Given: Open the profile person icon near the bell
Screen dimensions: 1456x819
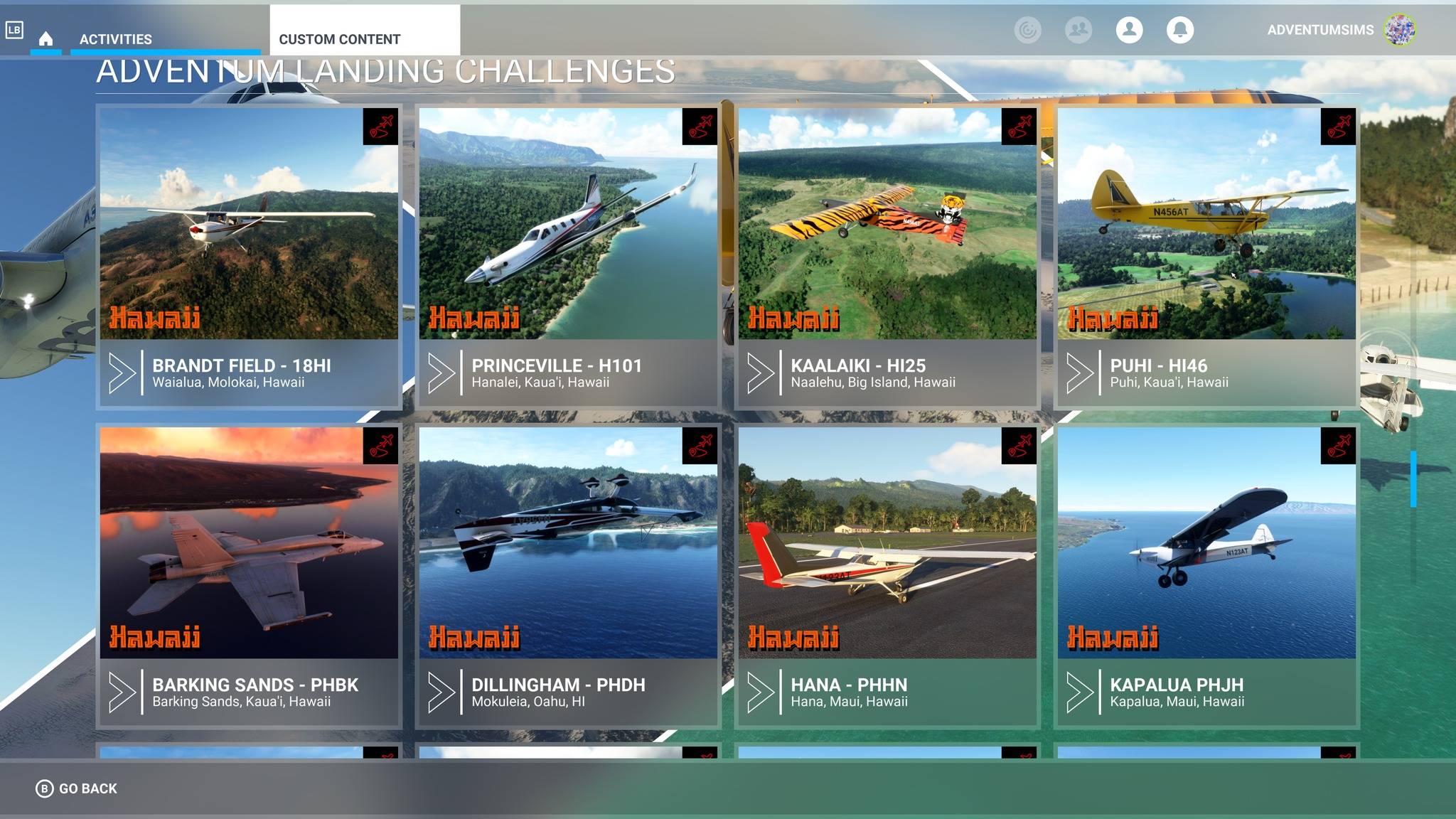Looking at the screenshot, I should (1129, 30).
